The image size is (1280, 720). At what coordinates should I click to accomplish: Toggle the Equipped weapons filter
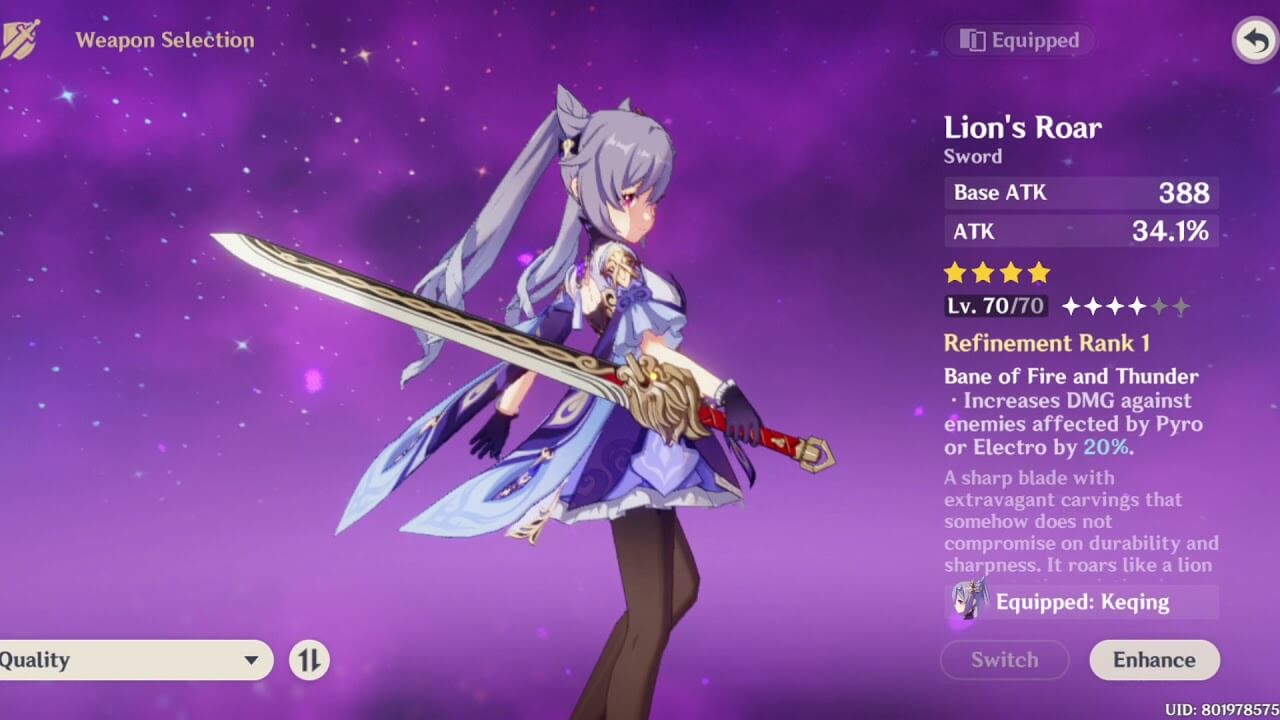pos(1019,40)
